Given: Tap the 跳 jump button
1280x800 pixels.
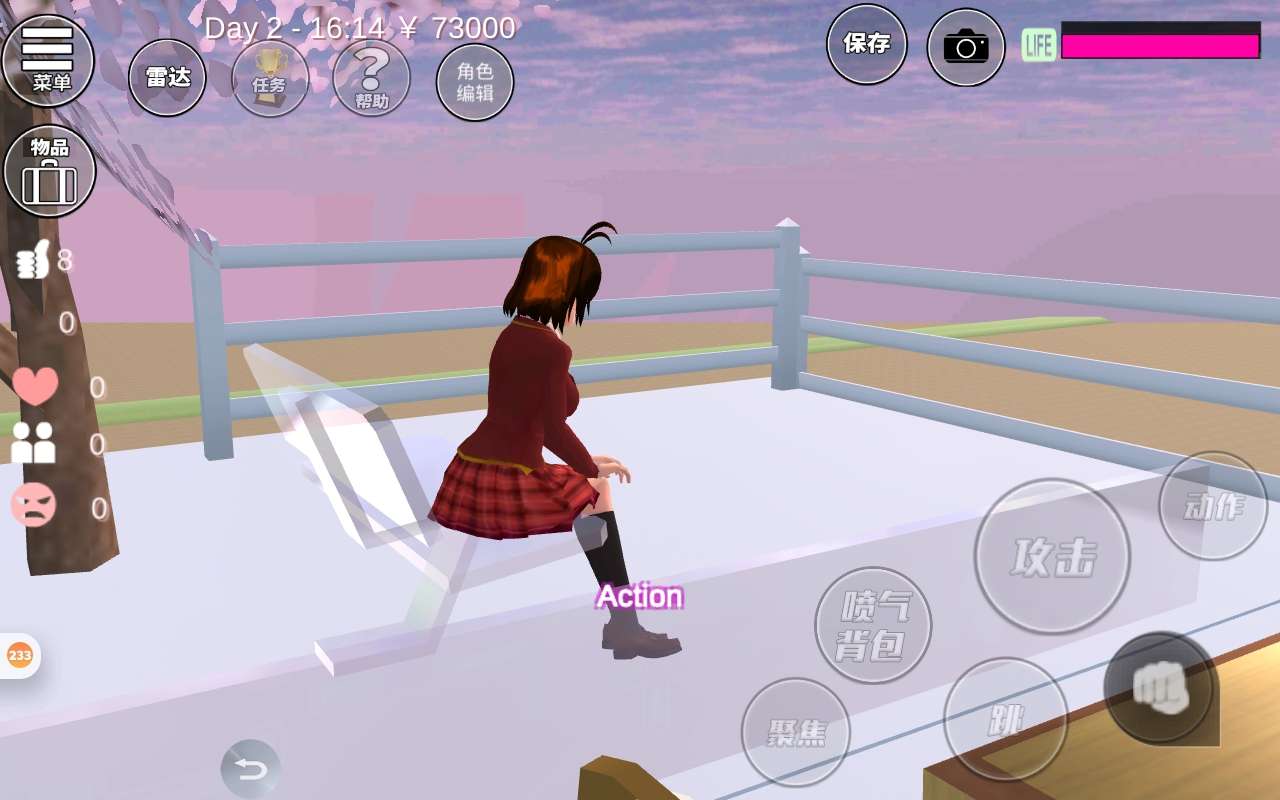Looking at the screenshot, I should pos(1005,719).
